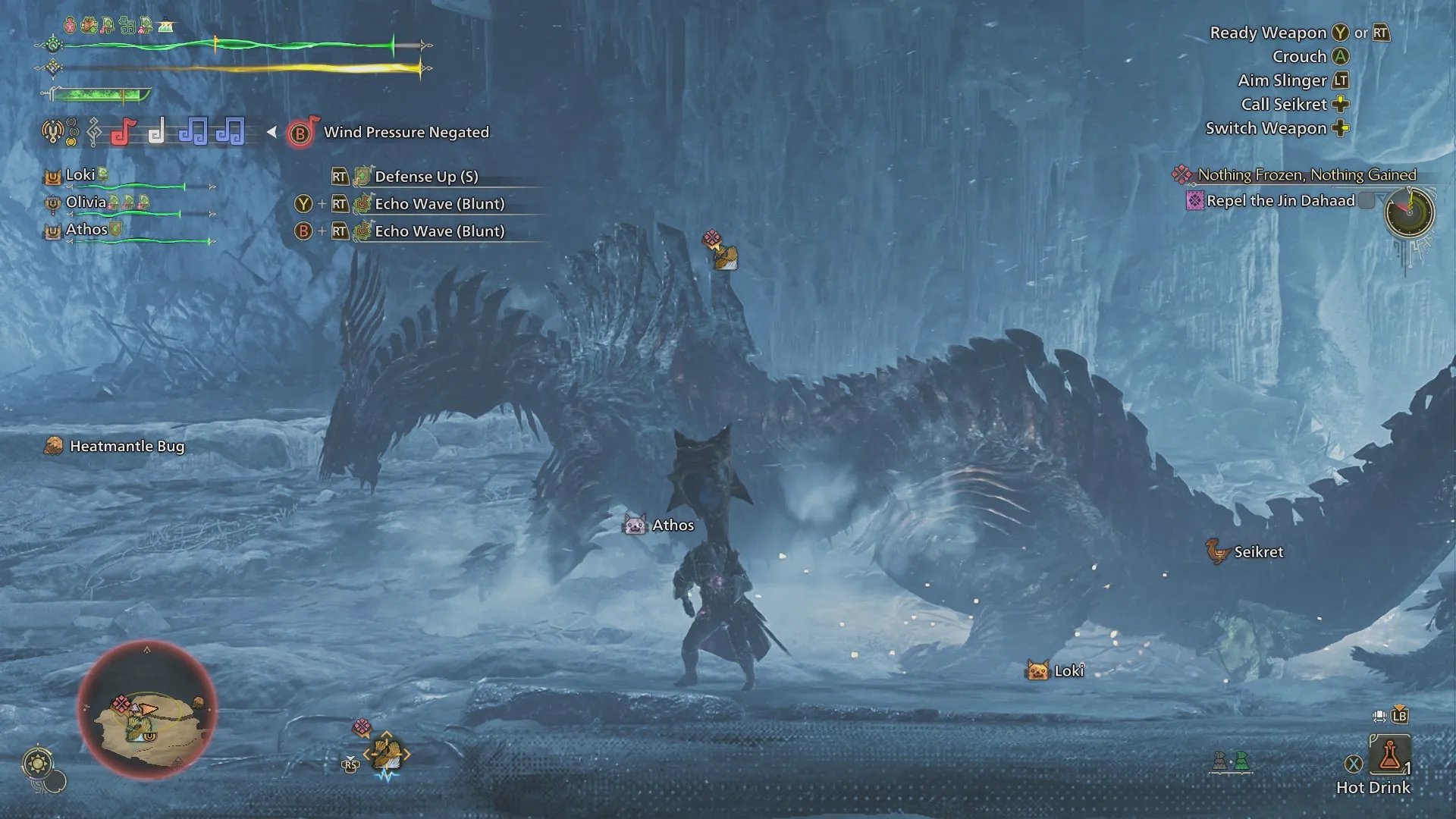Select party member Athos in the list
1456x819 pixels.
click(x=86, y=230)
